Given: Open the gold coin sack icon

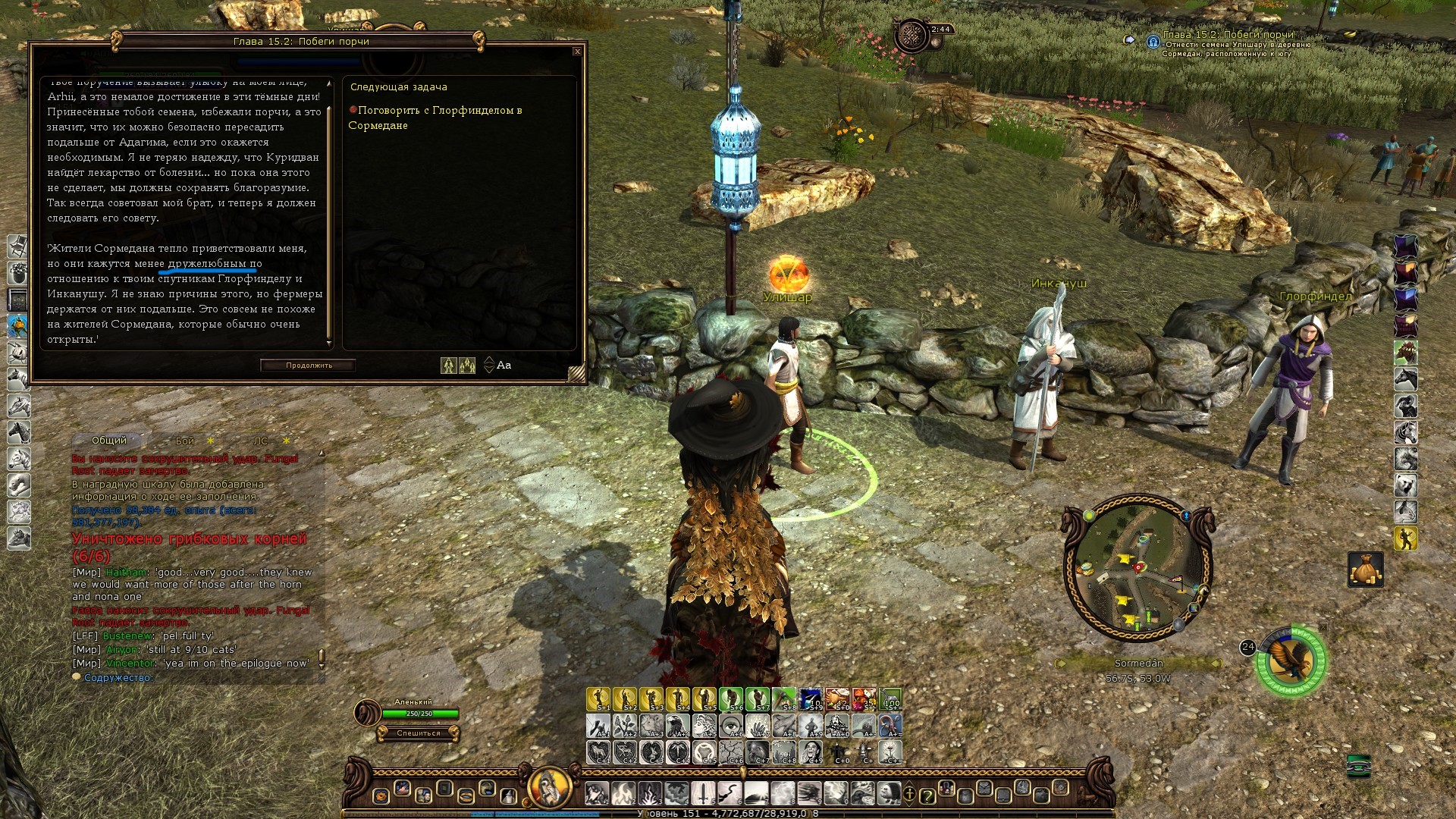Looking at the screenshot, I should point(1365,569).
